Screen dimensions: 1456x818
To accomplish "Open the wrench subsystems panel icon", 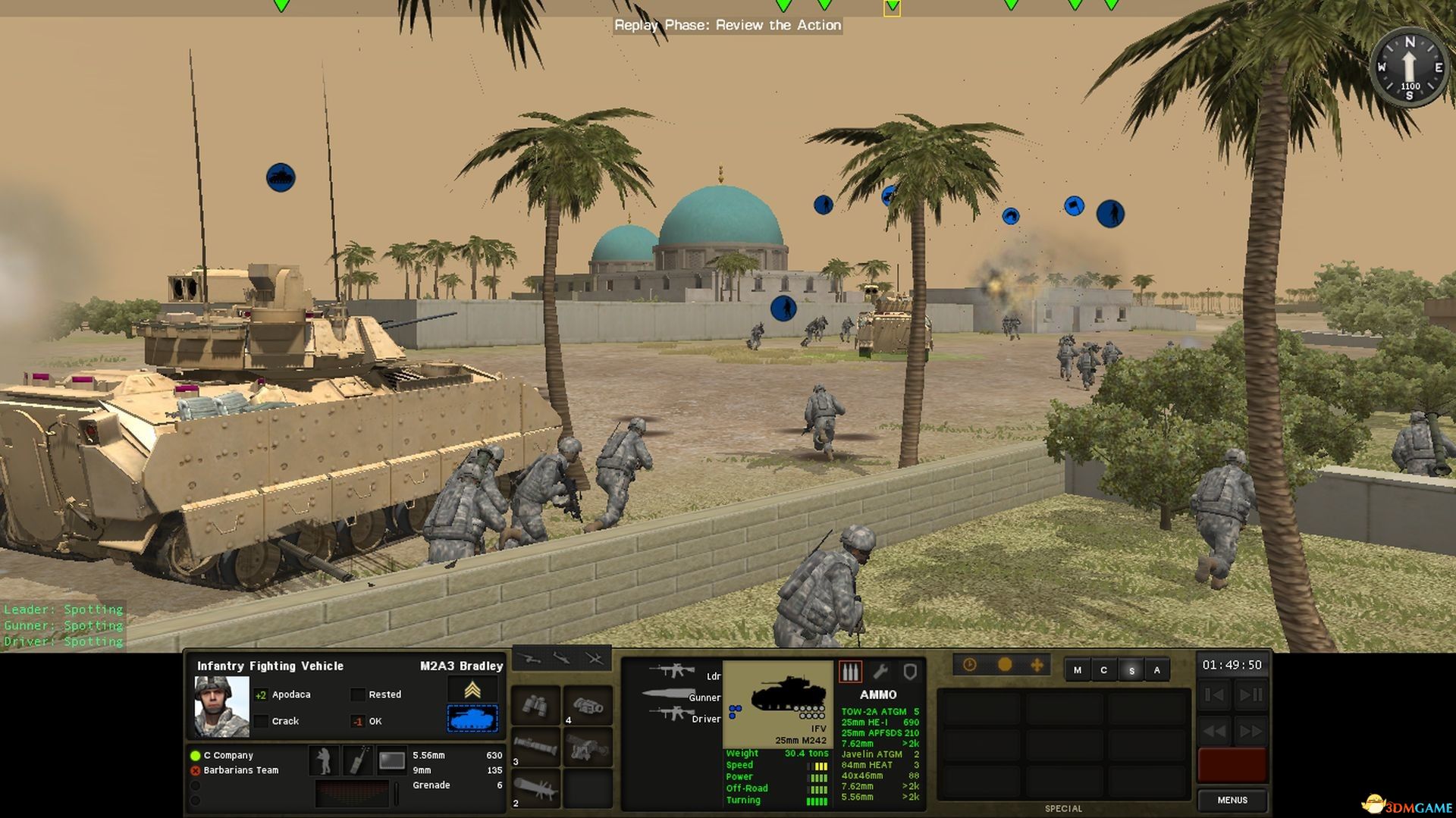I will [882, 672].
